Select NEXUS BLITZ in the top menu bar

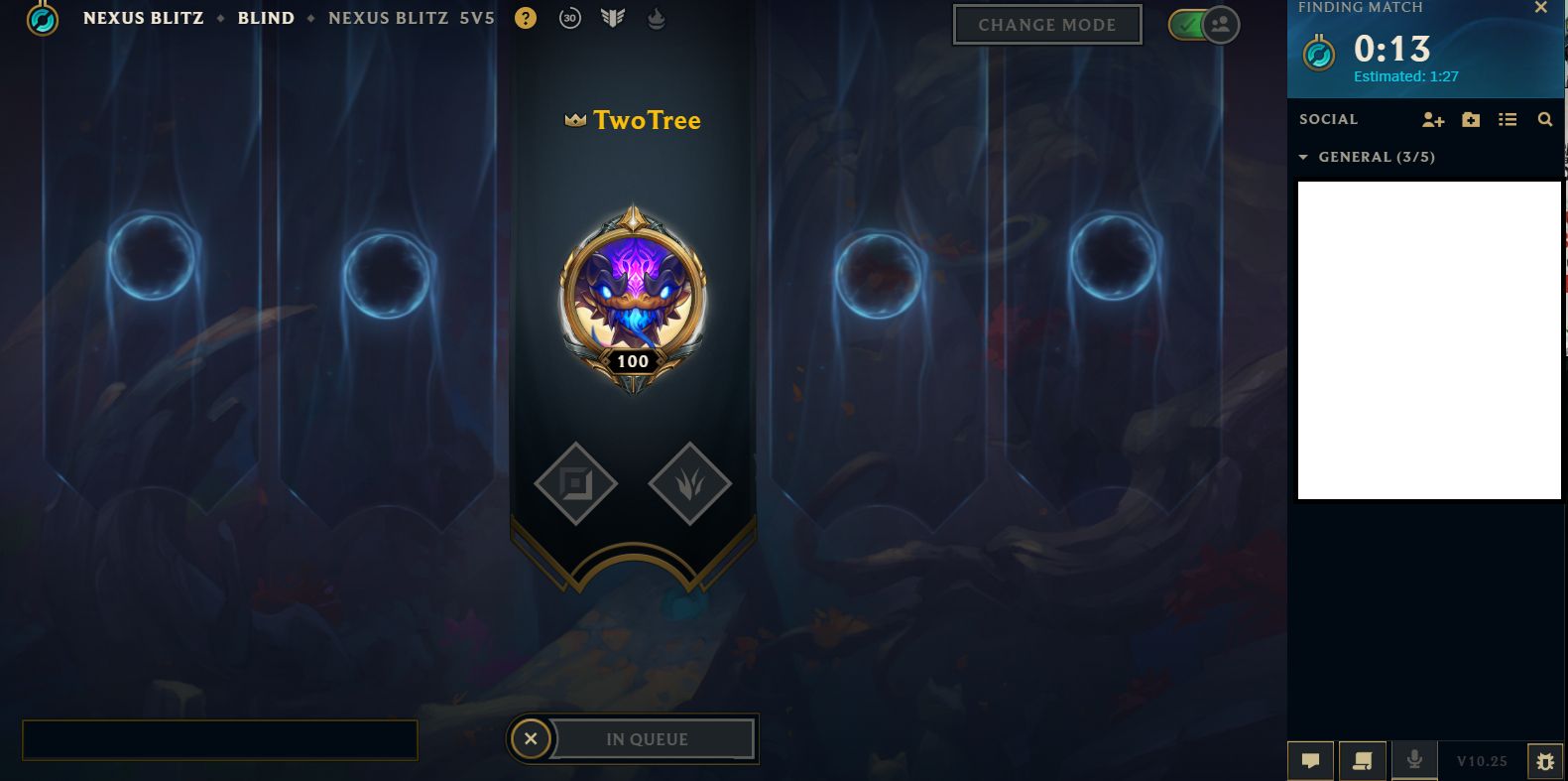(x=143, y=18)
